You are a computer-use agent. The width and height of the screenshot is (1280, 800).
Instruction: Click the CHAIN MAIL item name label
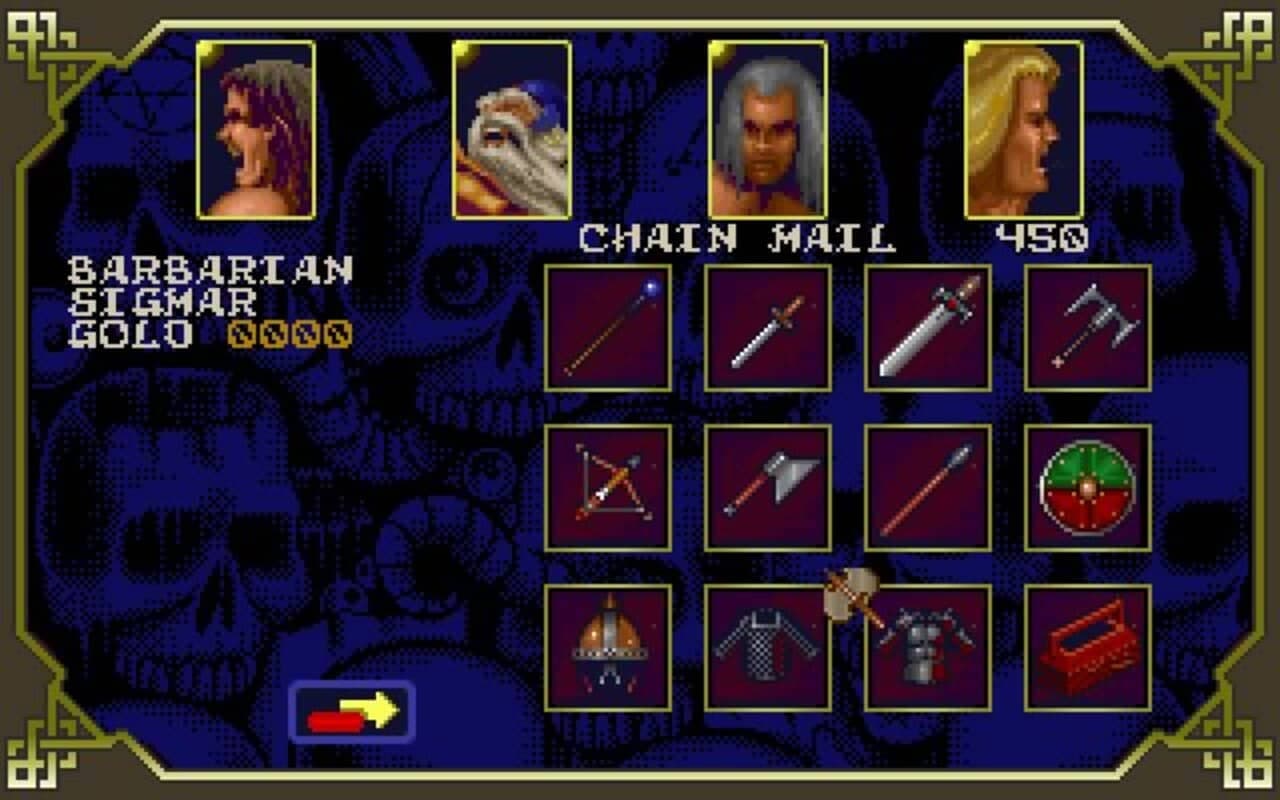pos(733,236)
